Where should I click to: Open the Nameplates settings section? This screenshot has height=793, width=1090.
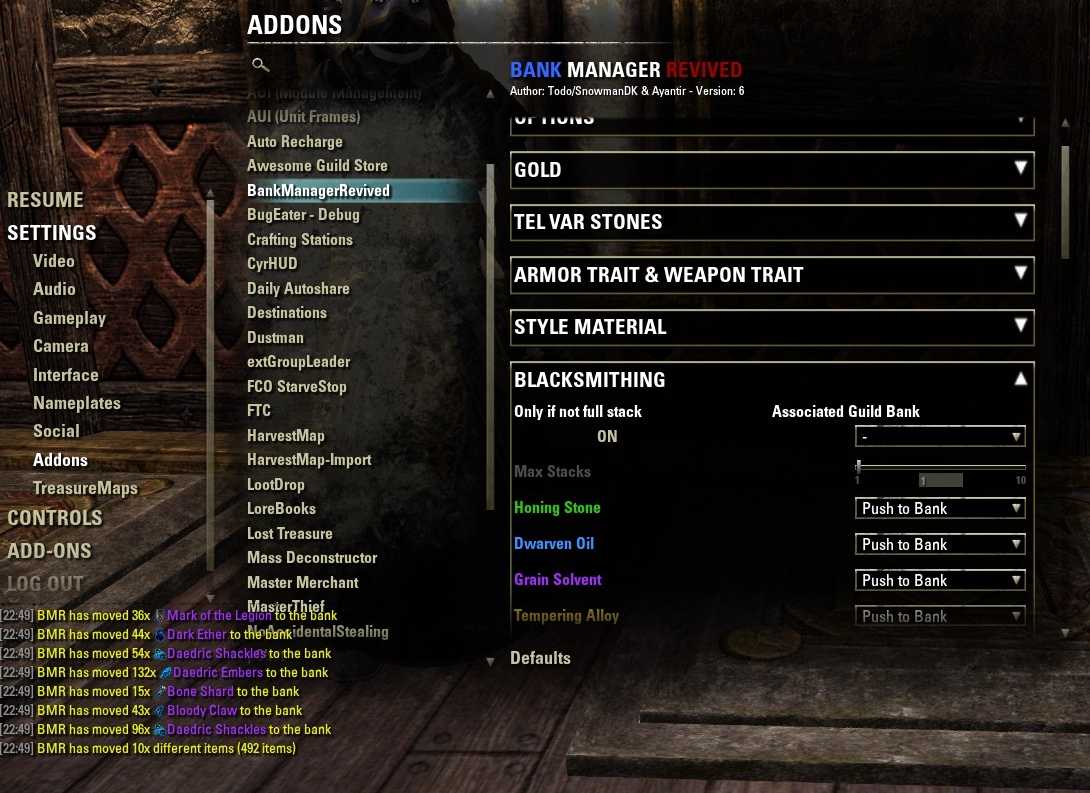77,404
